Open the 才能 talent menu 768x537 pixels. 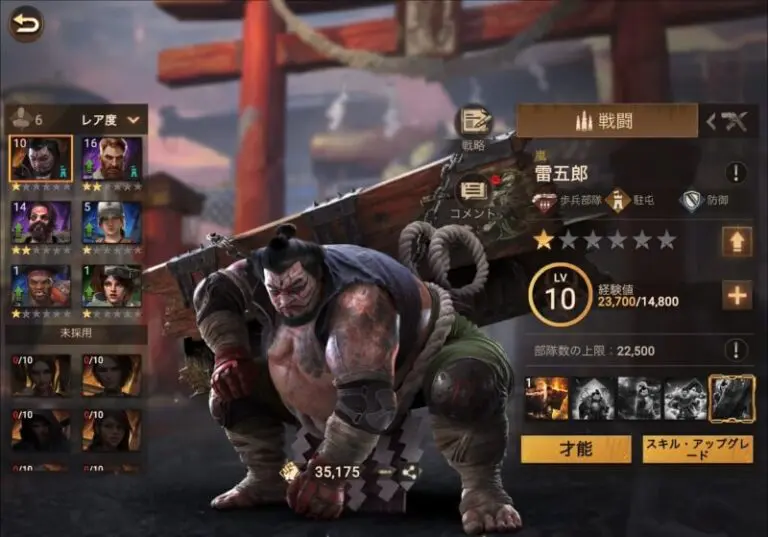576,450
